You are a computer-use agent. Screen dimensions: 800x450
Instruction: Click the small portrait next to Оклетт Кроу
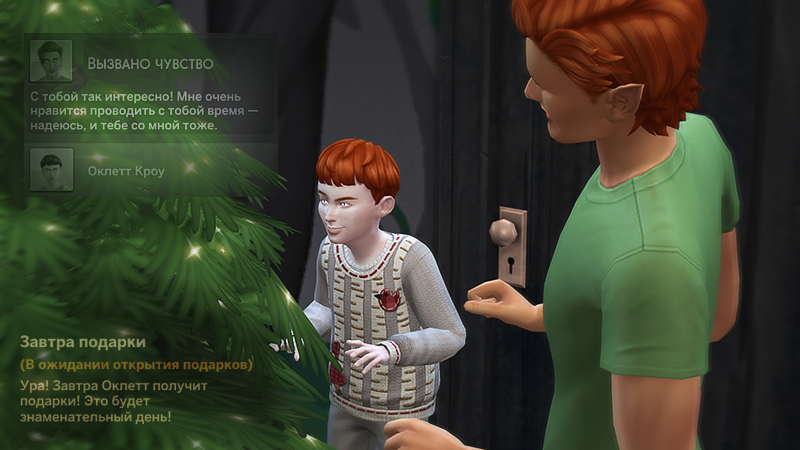click(51, 170)
